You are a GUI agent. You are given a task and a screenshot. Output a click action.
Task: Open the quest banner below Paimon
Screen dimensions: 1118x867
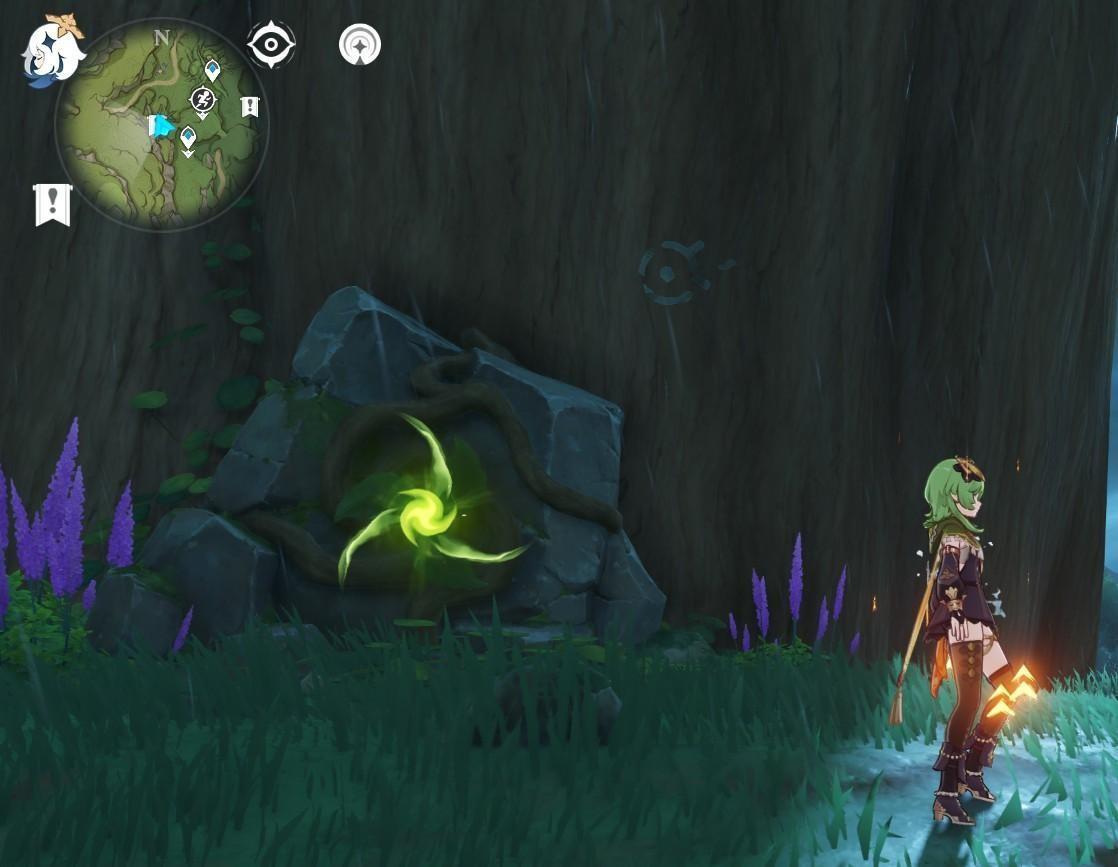click(x=53, y=204)
